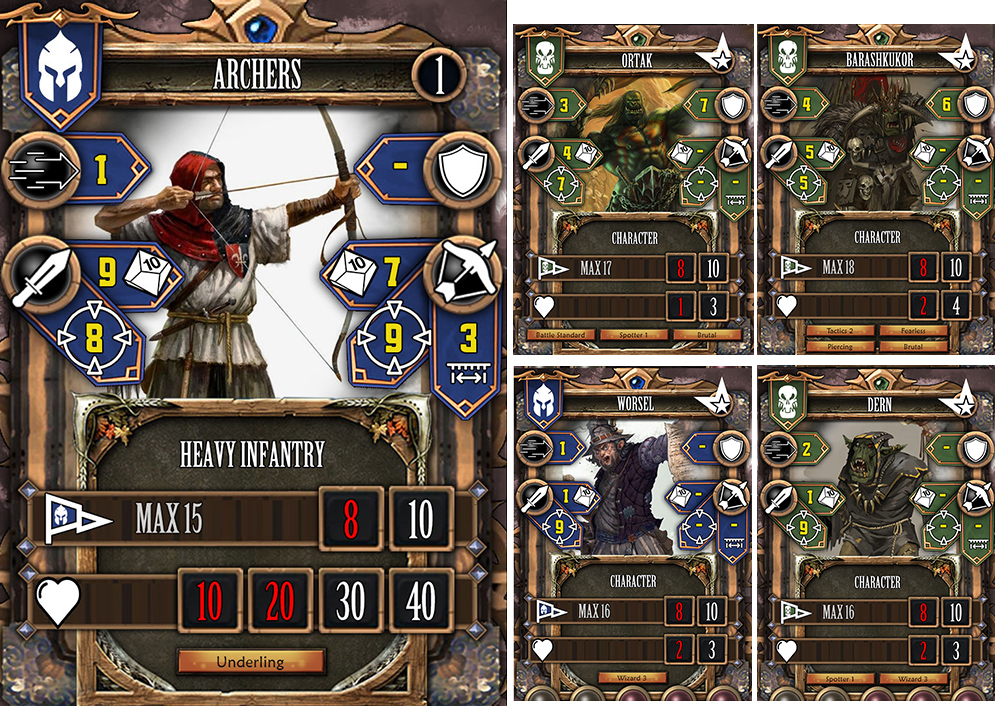Click the Underling keyword on Archers
The height and width of the screenshot is (706, 995).
pyautogui.click(x=251, y=661)
